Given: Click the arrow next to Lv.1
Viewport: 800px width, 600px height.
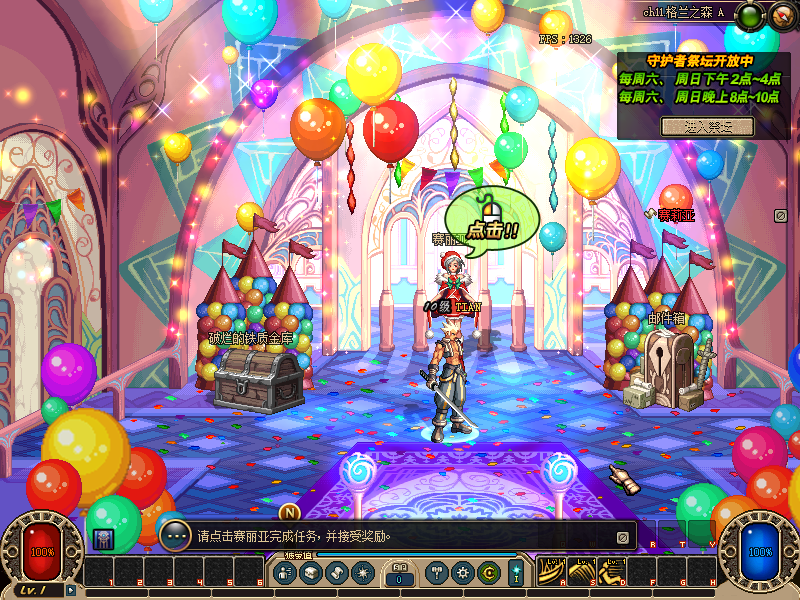Looking at the screenshot, I should click(x=70, y=590).
